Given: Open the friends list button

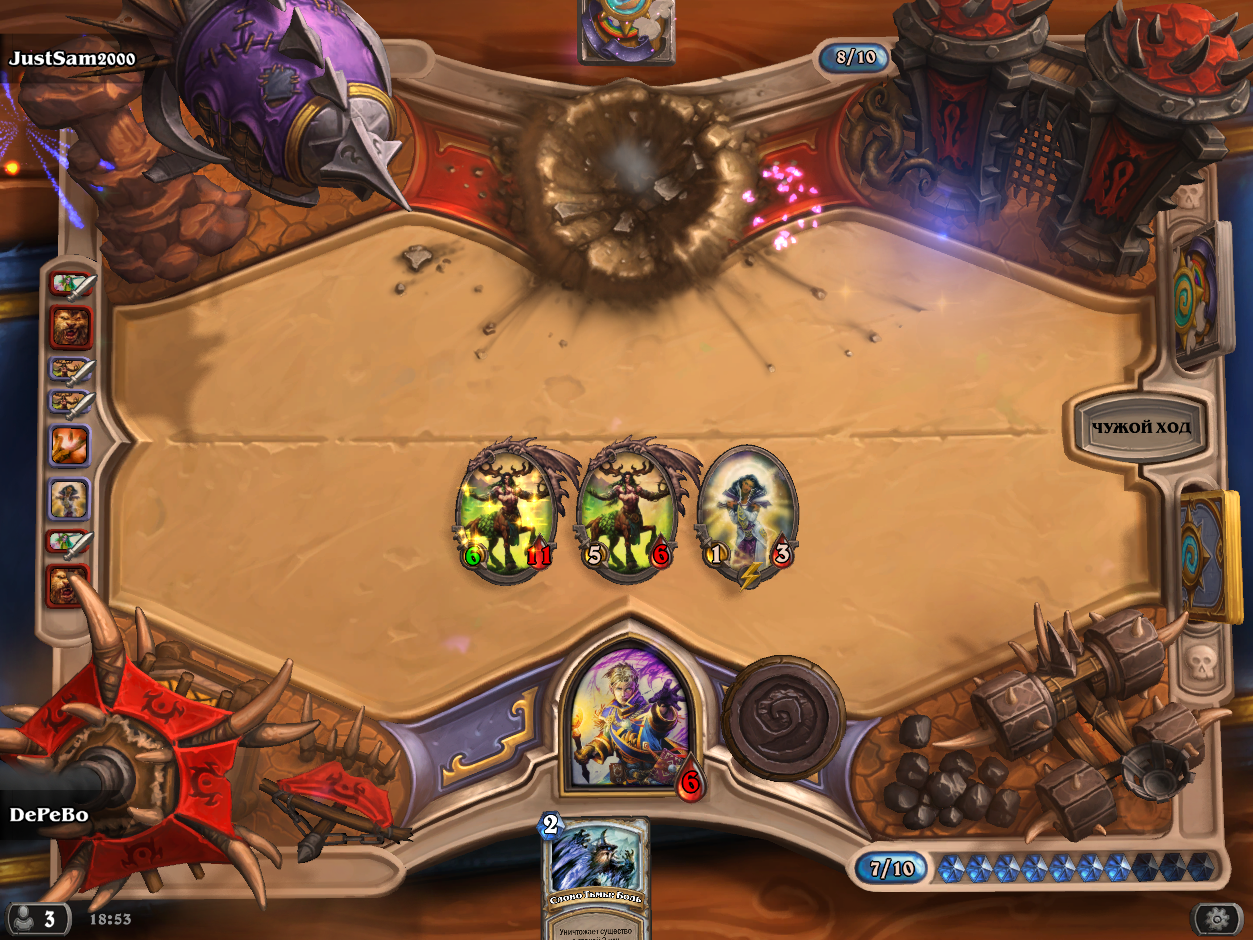Looking at the screenshot, I should click(38, 917).
